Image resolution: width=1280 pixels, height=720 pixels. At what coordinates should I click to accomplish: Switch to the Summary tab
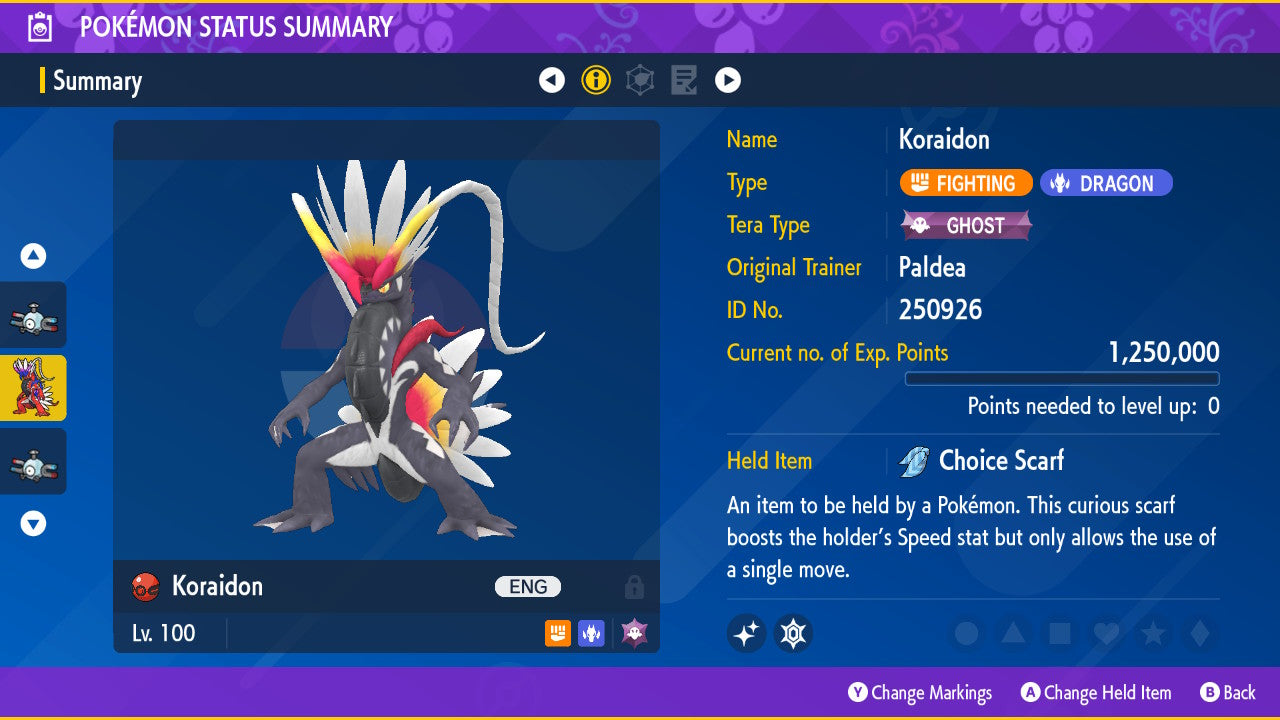(x=97, y=81)
